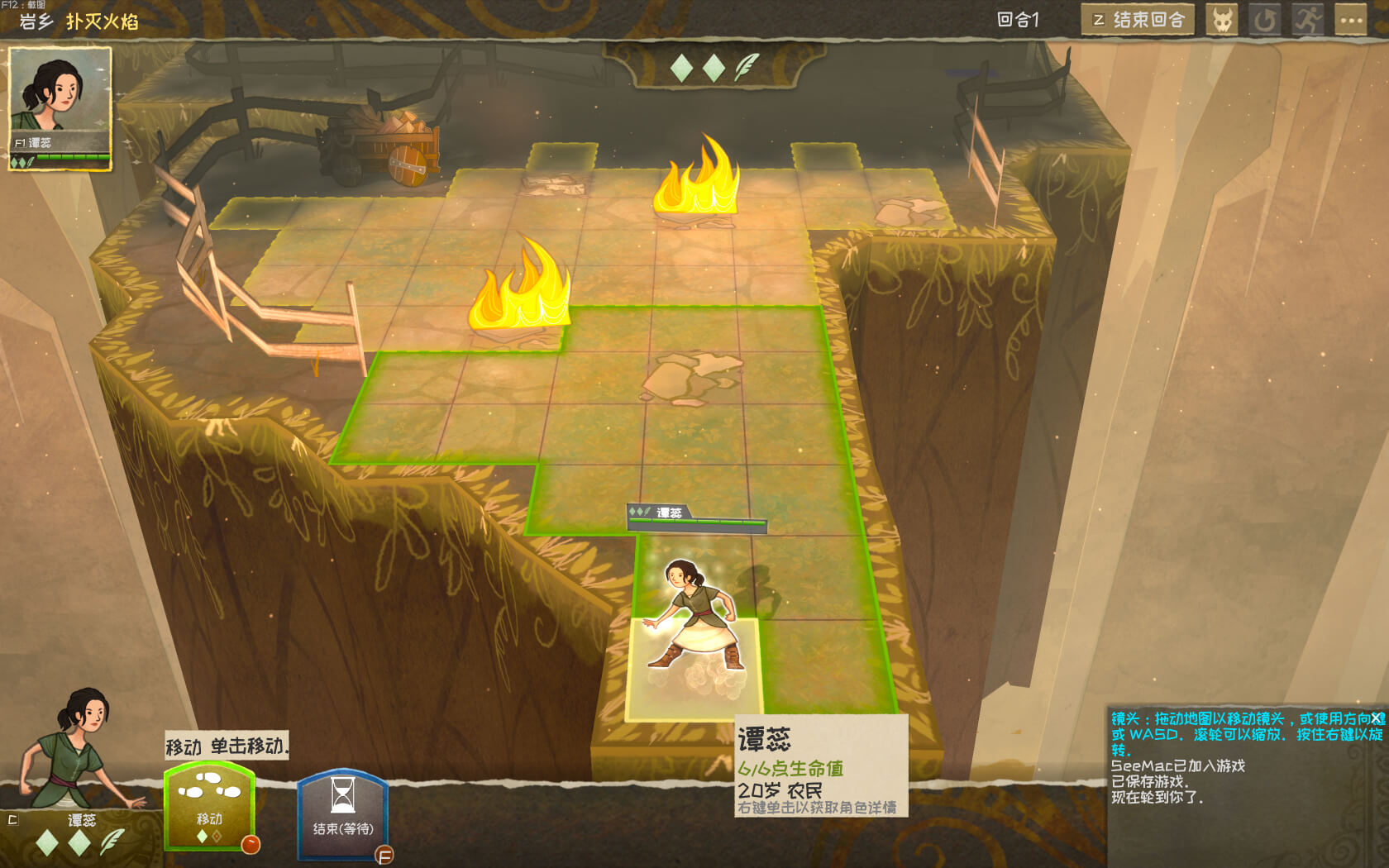Click the 结束回合 end turn button
This screenshot has height=868, width=1389.
coord(1138,20)
